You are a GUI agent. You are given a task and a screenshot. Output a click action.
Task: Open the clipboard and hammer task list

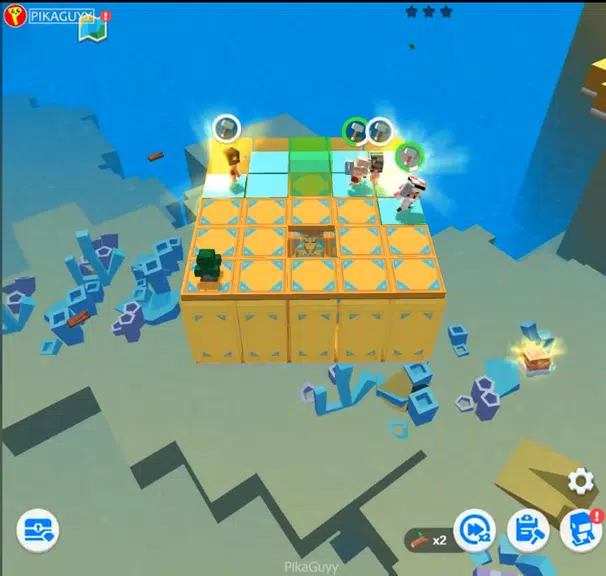527,530
